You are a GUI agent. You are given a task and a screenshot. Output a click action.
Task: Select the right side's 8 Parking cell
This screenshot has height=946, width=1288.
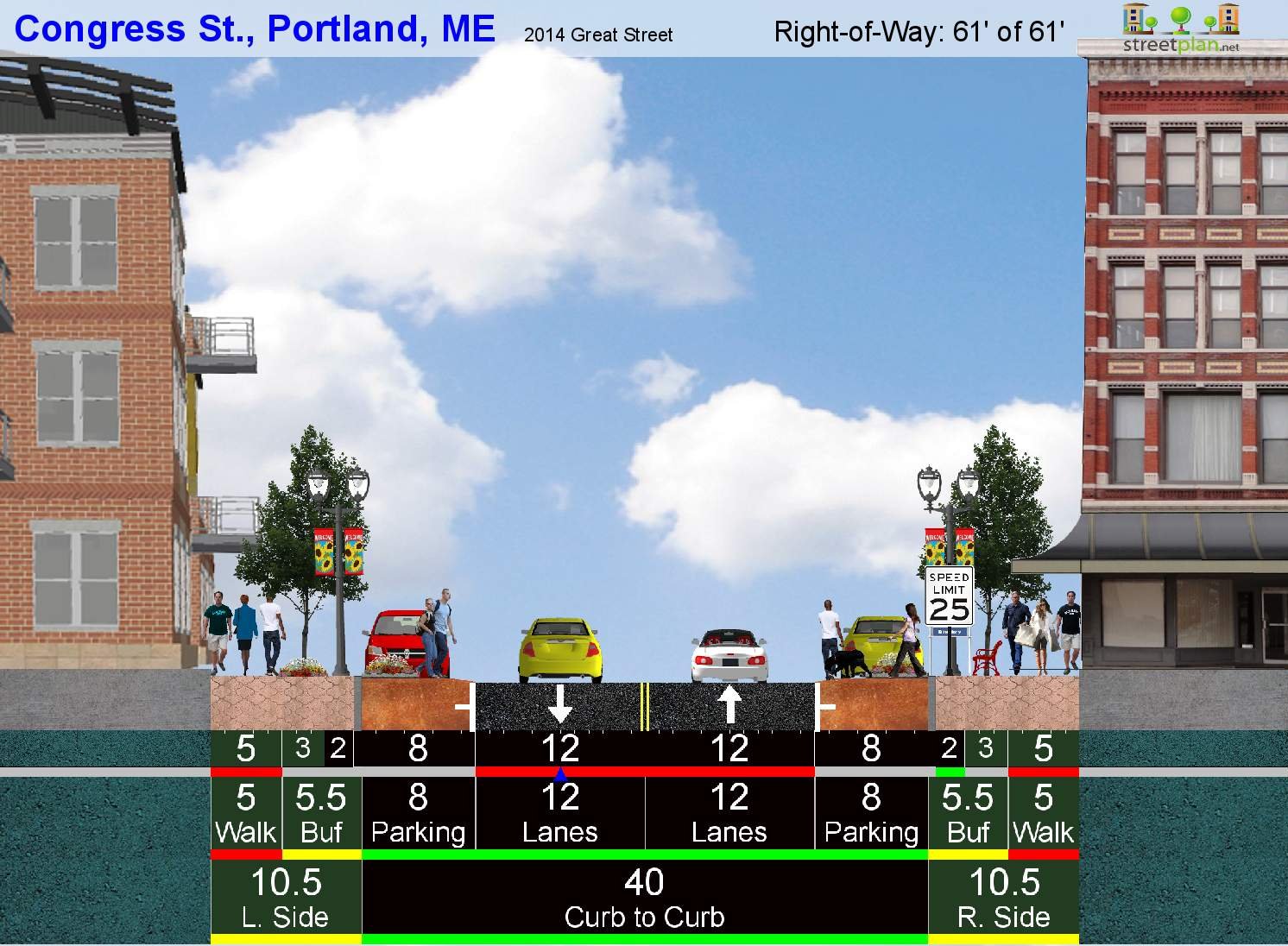tap(871, 813)
